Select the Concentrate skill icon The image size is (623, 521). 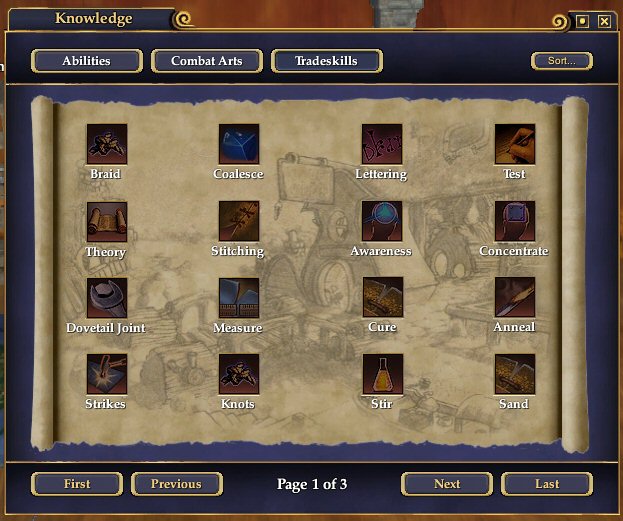tap(514, 221)
